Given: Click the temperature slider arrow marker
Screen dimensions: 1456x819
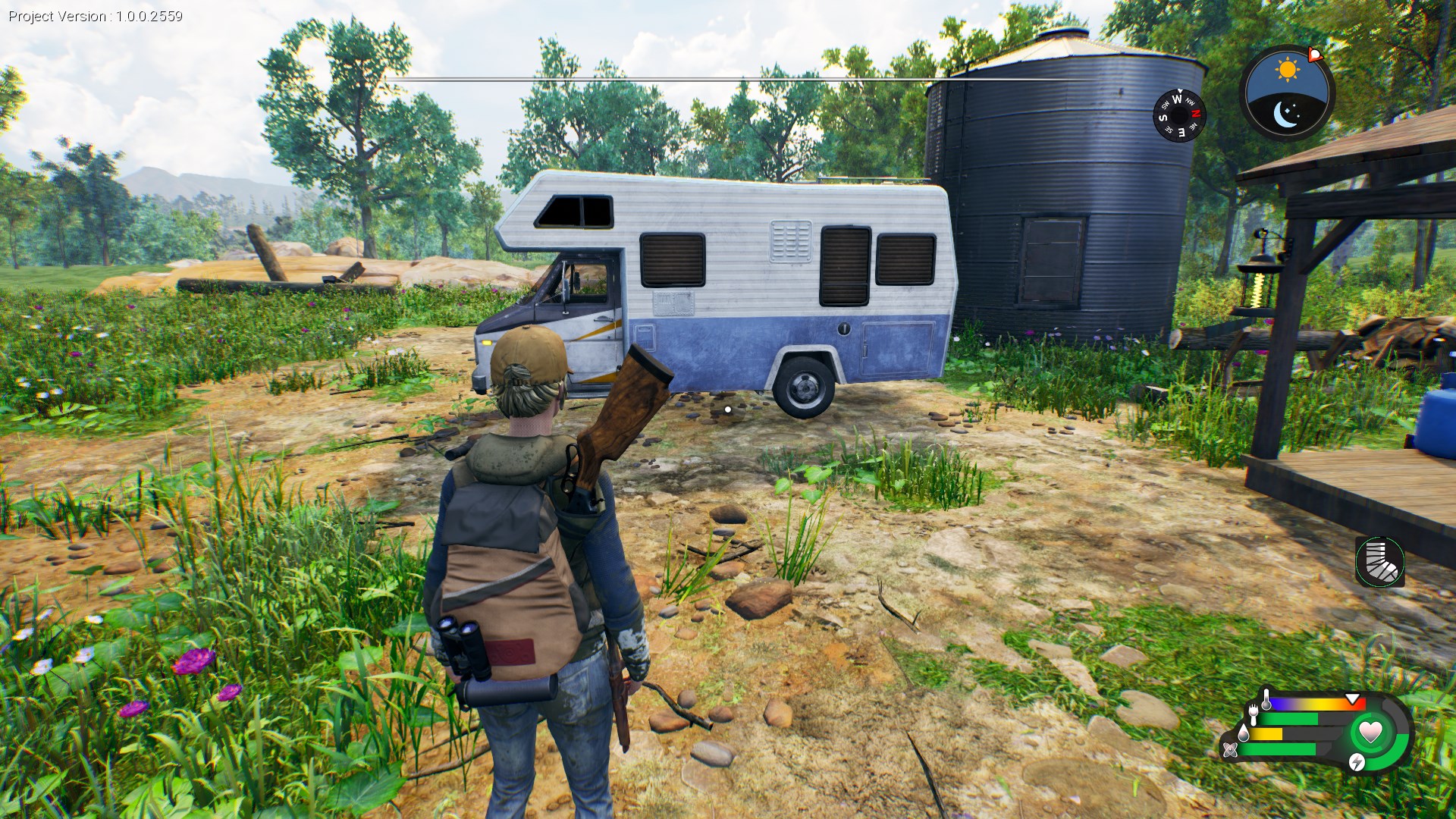Looking at the screenshot, I should (x=1352, y=698).
